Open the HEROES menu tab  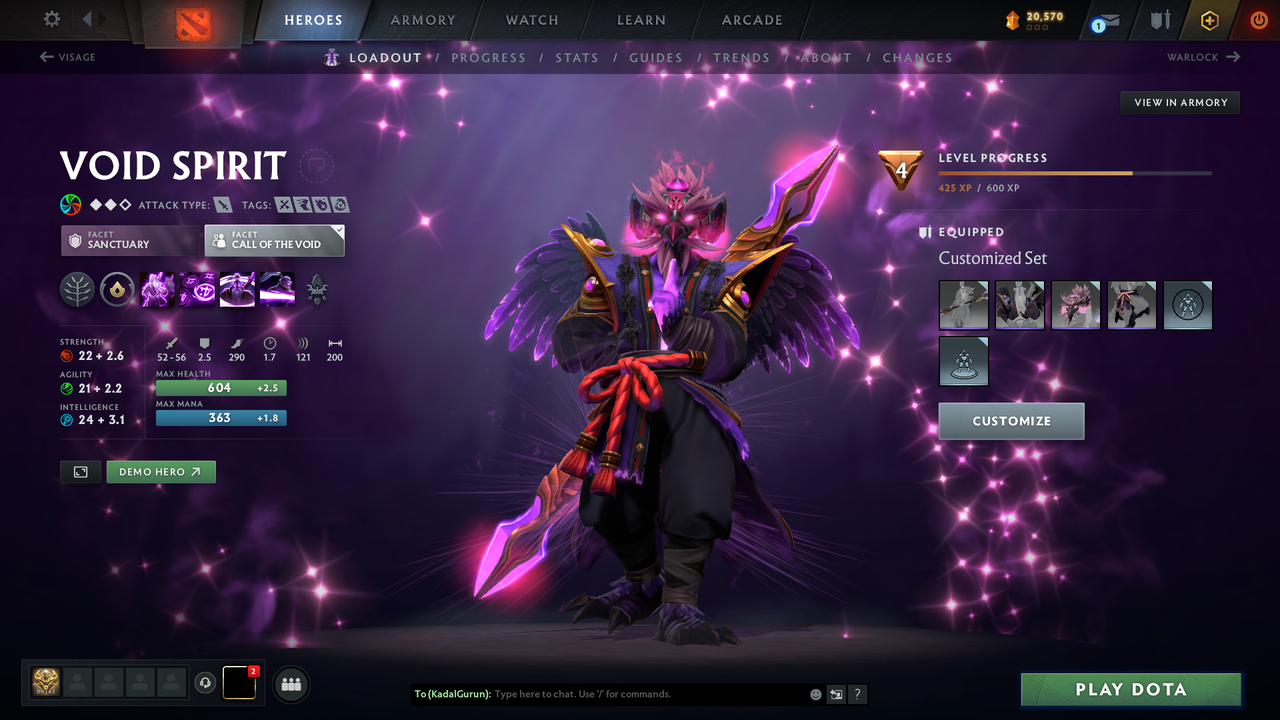coord(313,19)
